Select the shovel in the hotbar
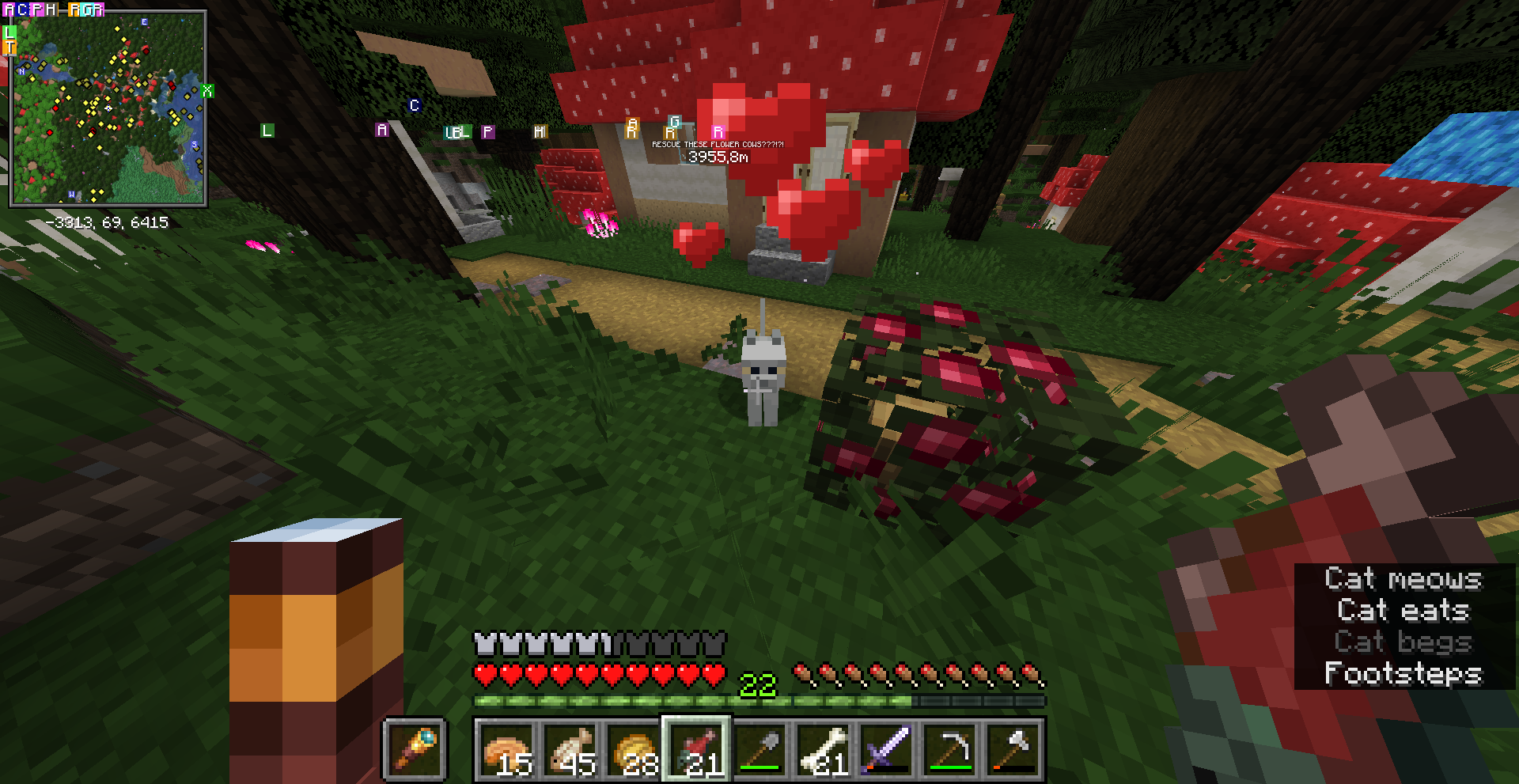Image resolution: width=1519 pixels, height=784 pixels. [x=760, y=749]
